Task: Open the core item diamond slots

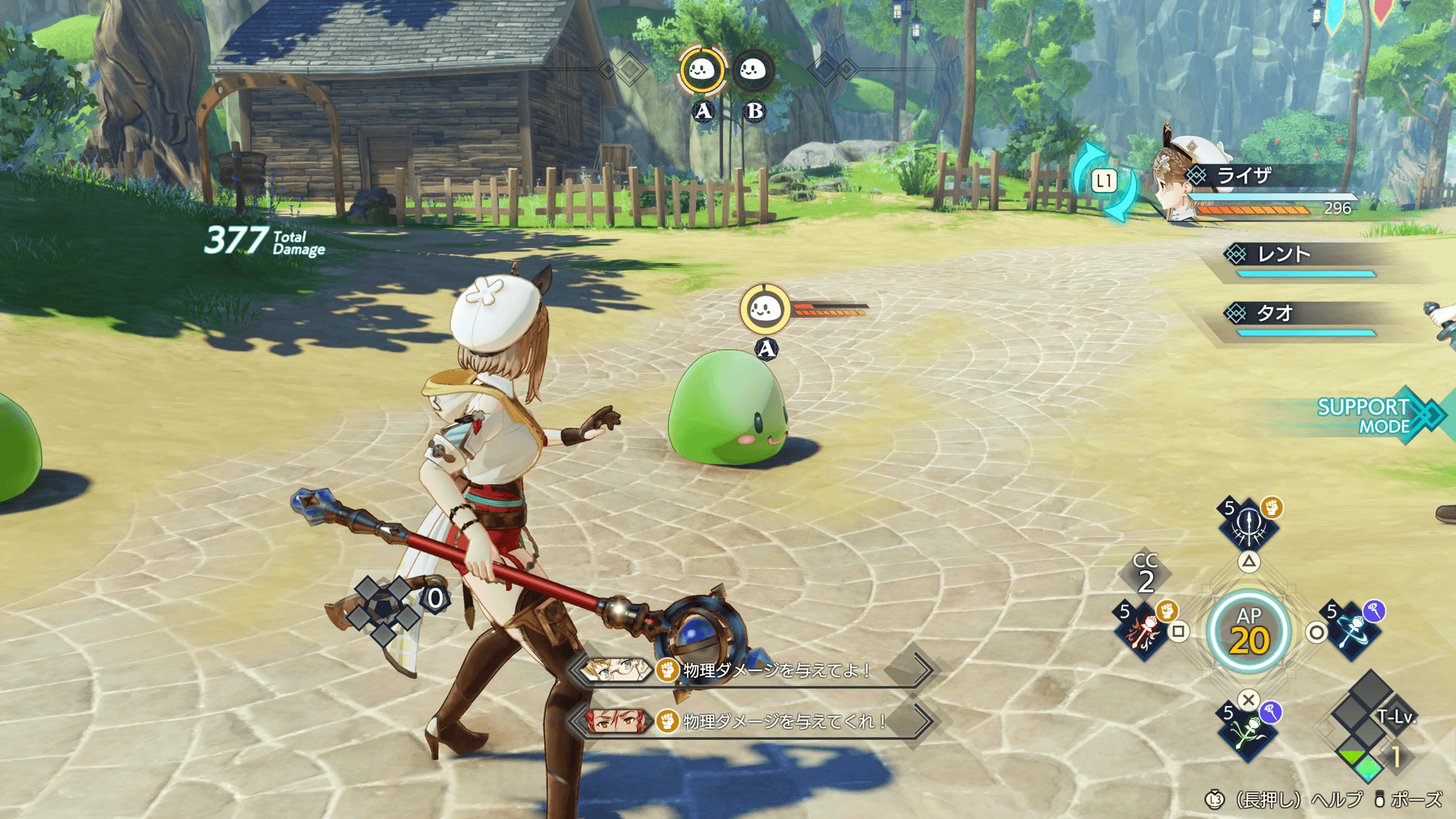Action: click(385, 607)
